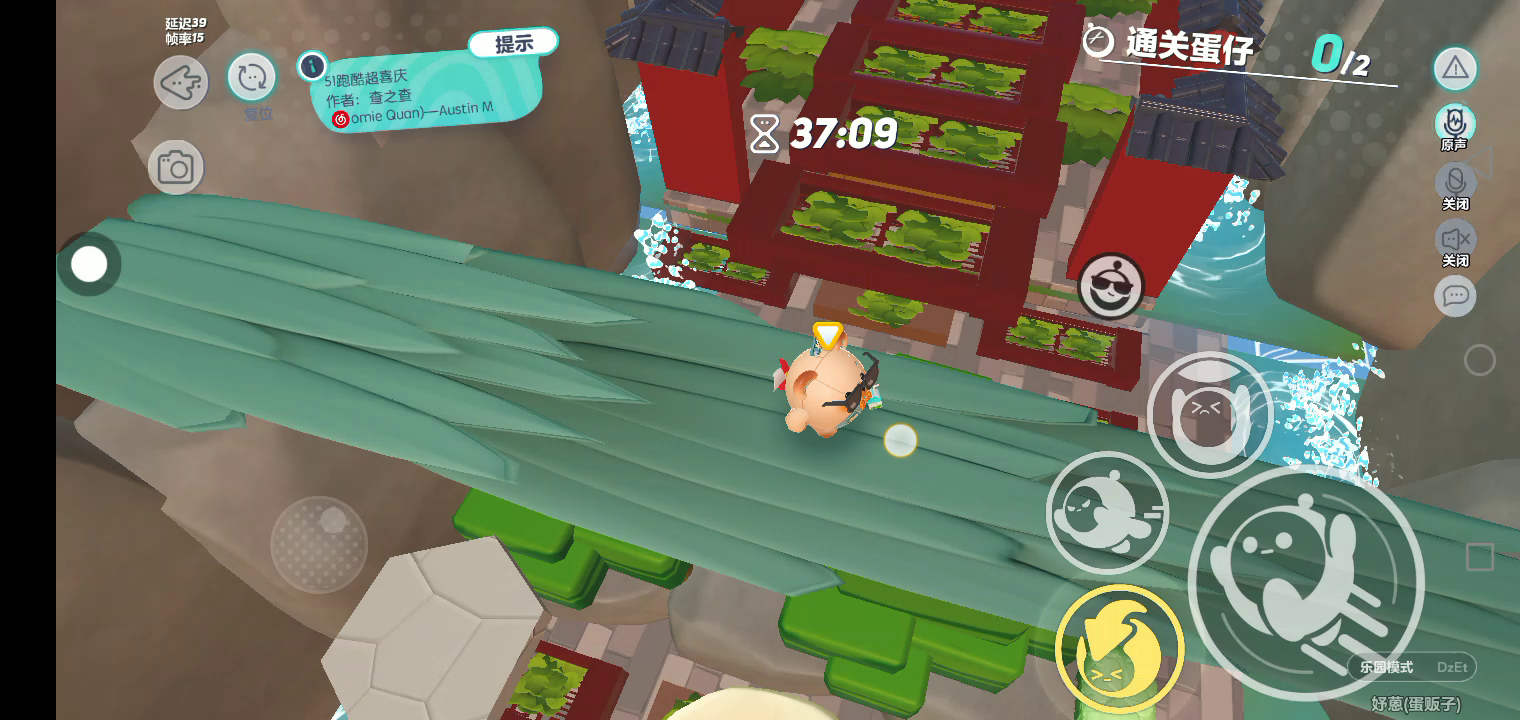Open the camera screenshot button
Image resolution: width=1520 pixels, height=720 pixels.
point(176,167)
